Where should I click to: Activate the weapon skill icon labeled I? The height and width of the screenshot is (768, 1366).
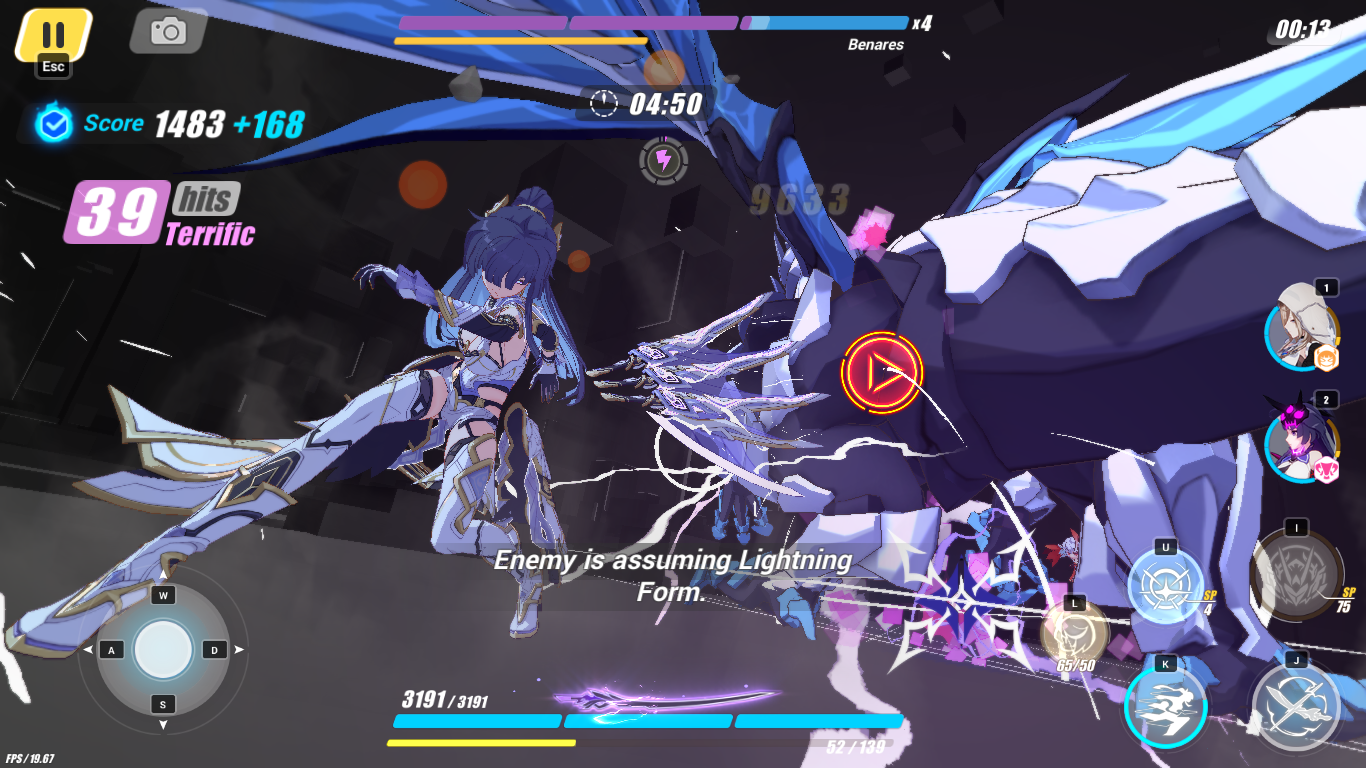(x=1295, y=578)
